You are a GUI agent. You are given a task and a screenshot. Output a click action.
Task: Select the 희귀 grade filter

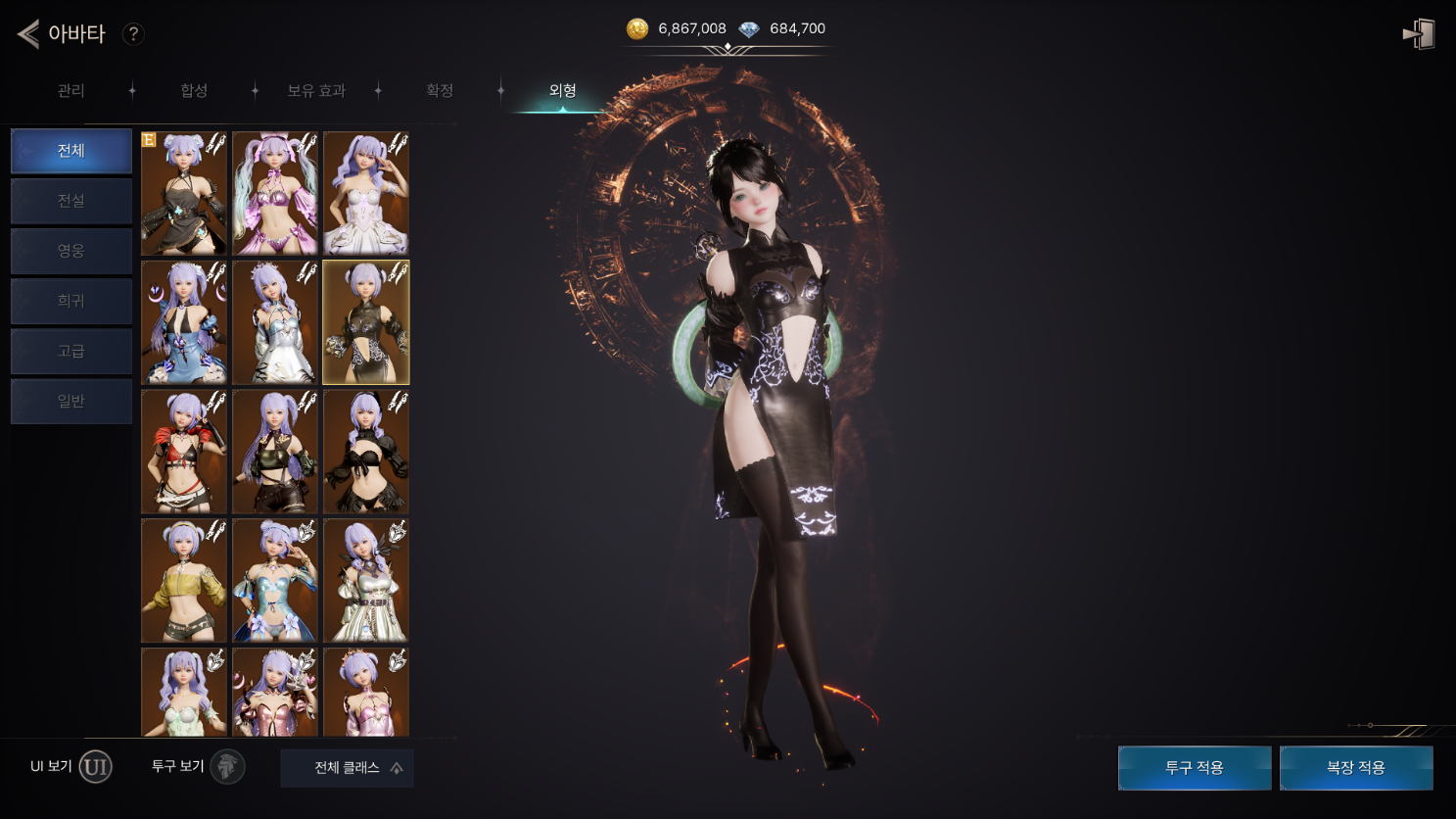(71, 301)
